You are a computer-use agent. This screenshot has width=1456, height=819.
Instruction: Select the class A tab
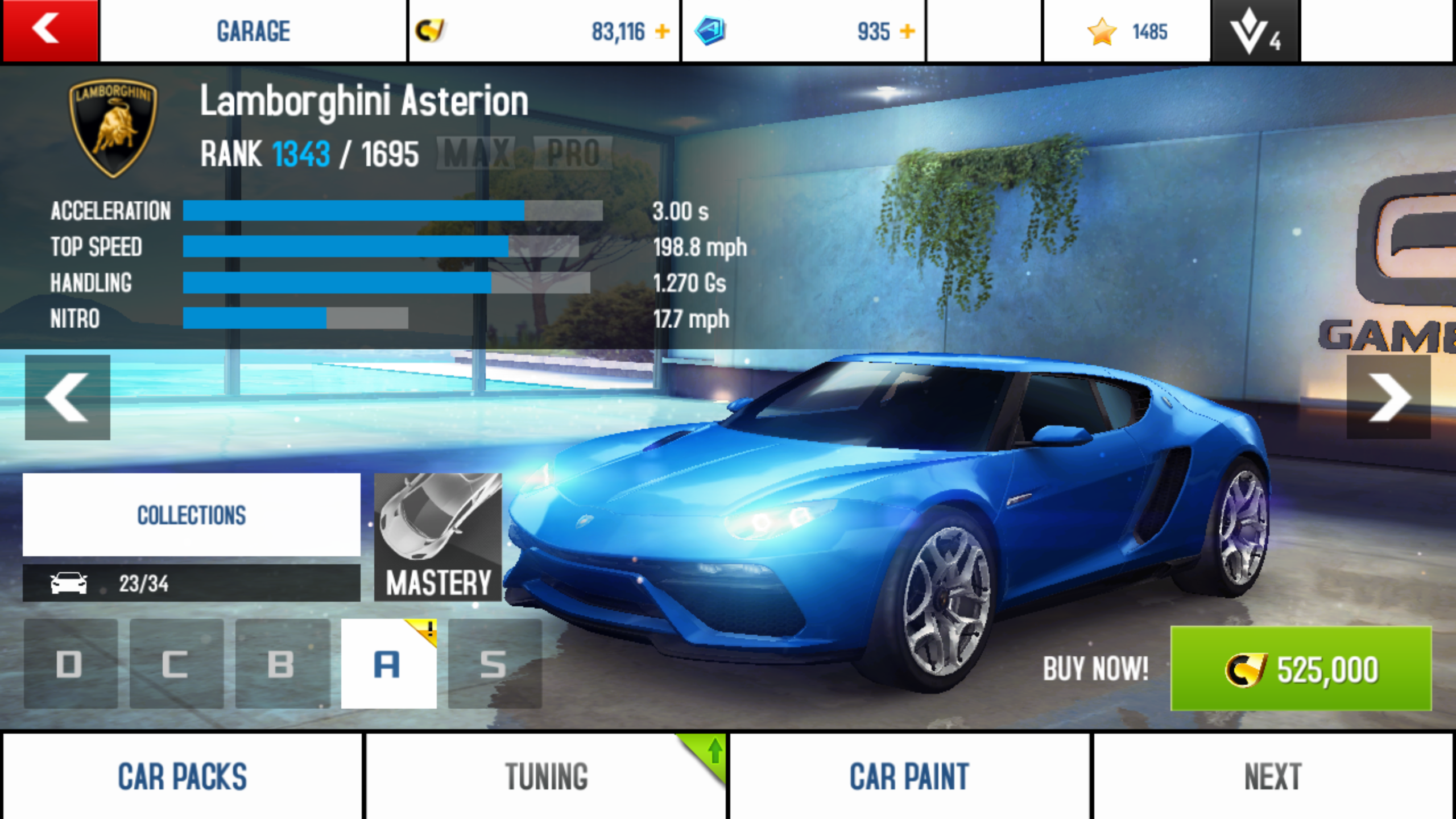(x=388, y=664)
